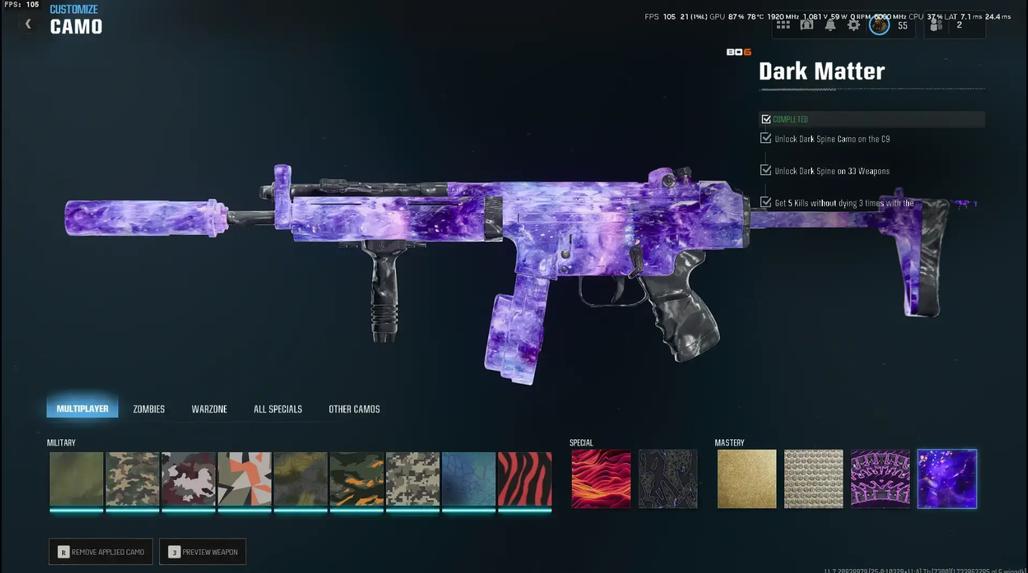Screen dimensions: 1028x573
Task: Show the All Specials tab
Action: [x=277, y=409]
